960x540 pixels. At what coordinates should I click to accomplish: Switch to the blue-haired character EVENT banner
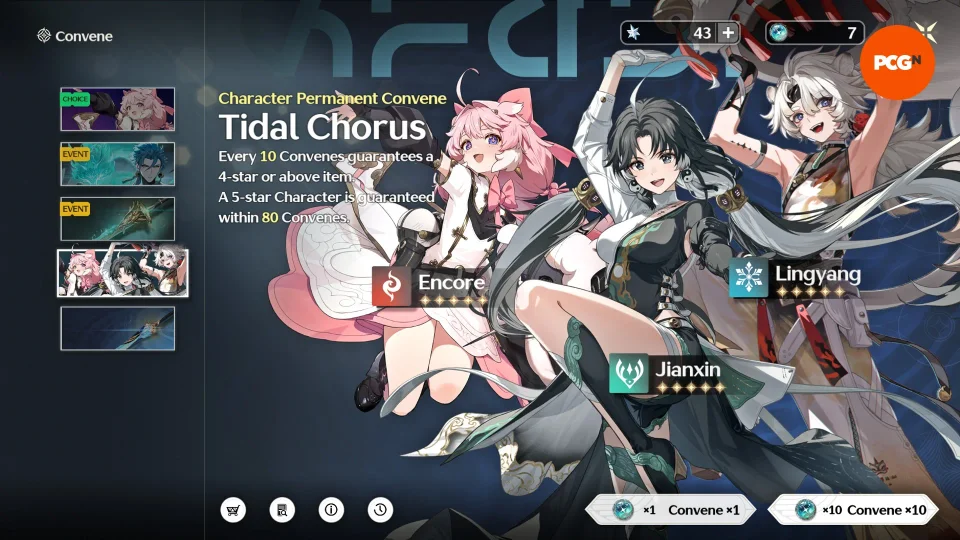pyautogui.click(x=117, y=164)
